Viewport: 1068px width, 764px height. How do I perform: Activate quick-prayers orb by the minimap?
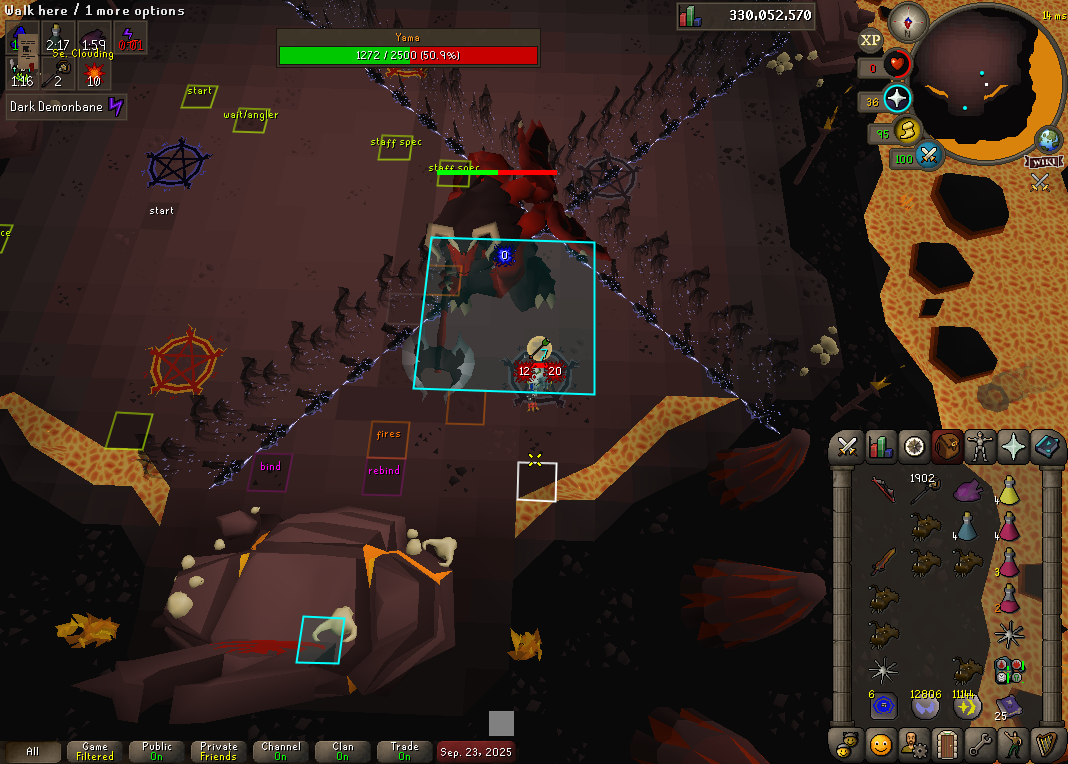pos(897,99)
